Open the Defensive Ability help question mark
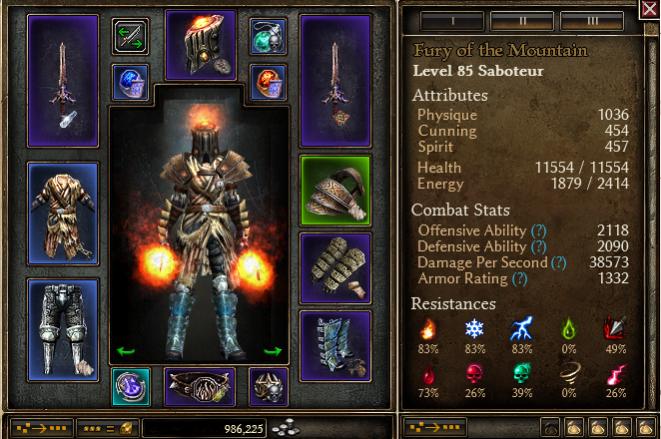 point(539,246)
